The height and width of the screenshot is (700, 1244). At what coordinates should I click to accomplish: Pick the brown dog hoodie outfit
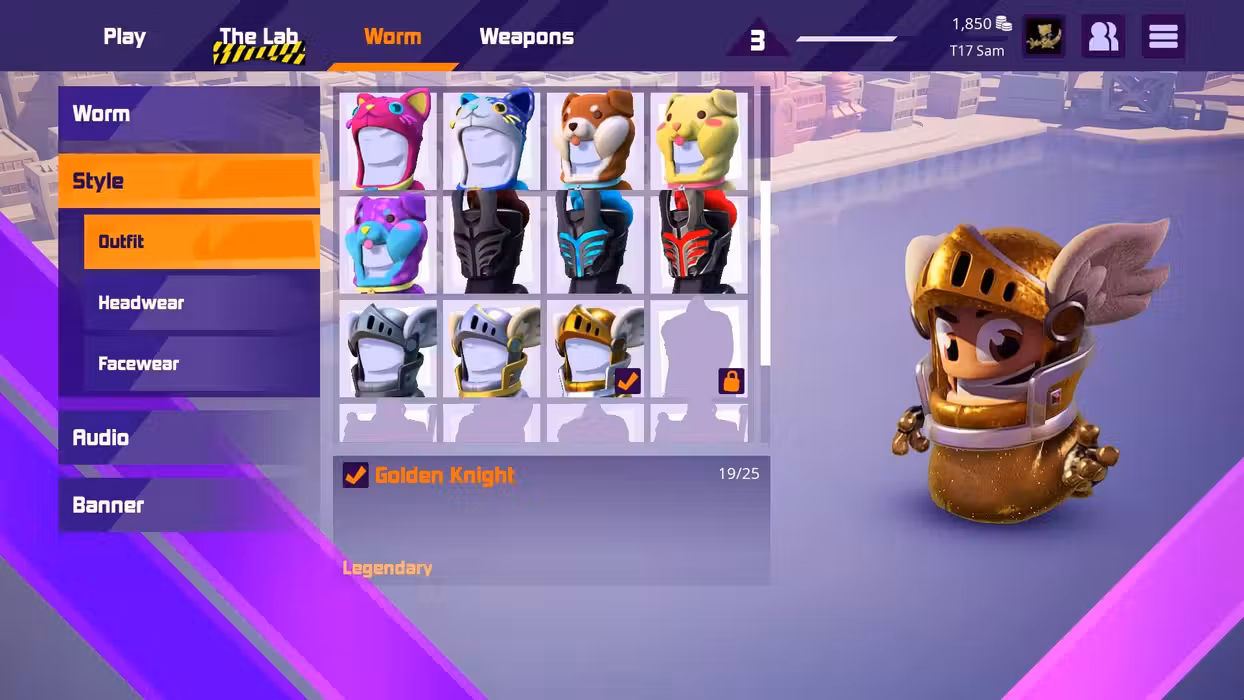[596, 139]
